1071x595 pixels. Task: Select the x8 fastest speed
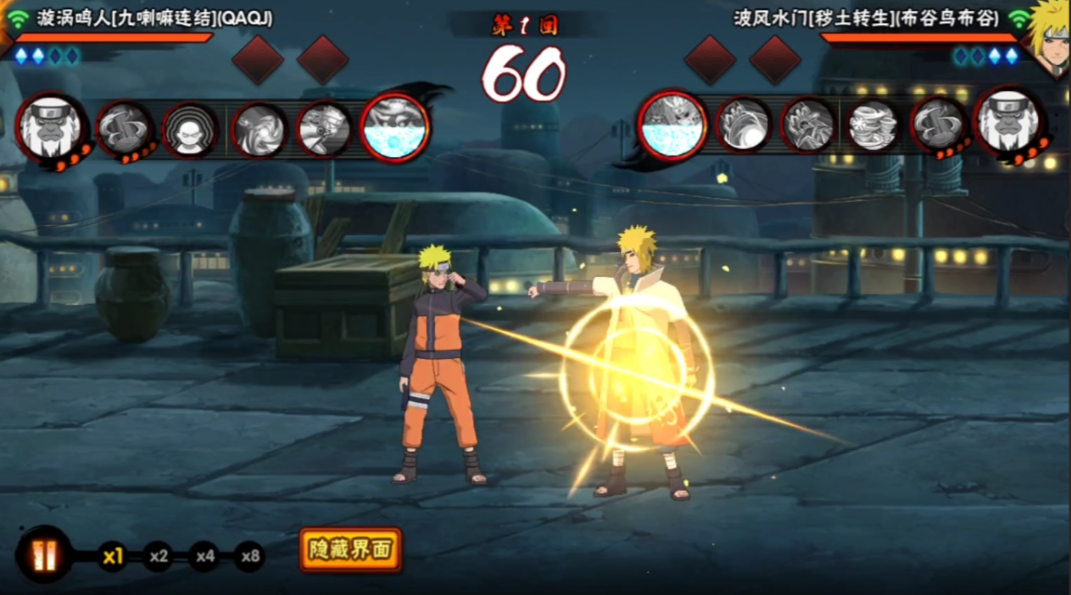249,556
